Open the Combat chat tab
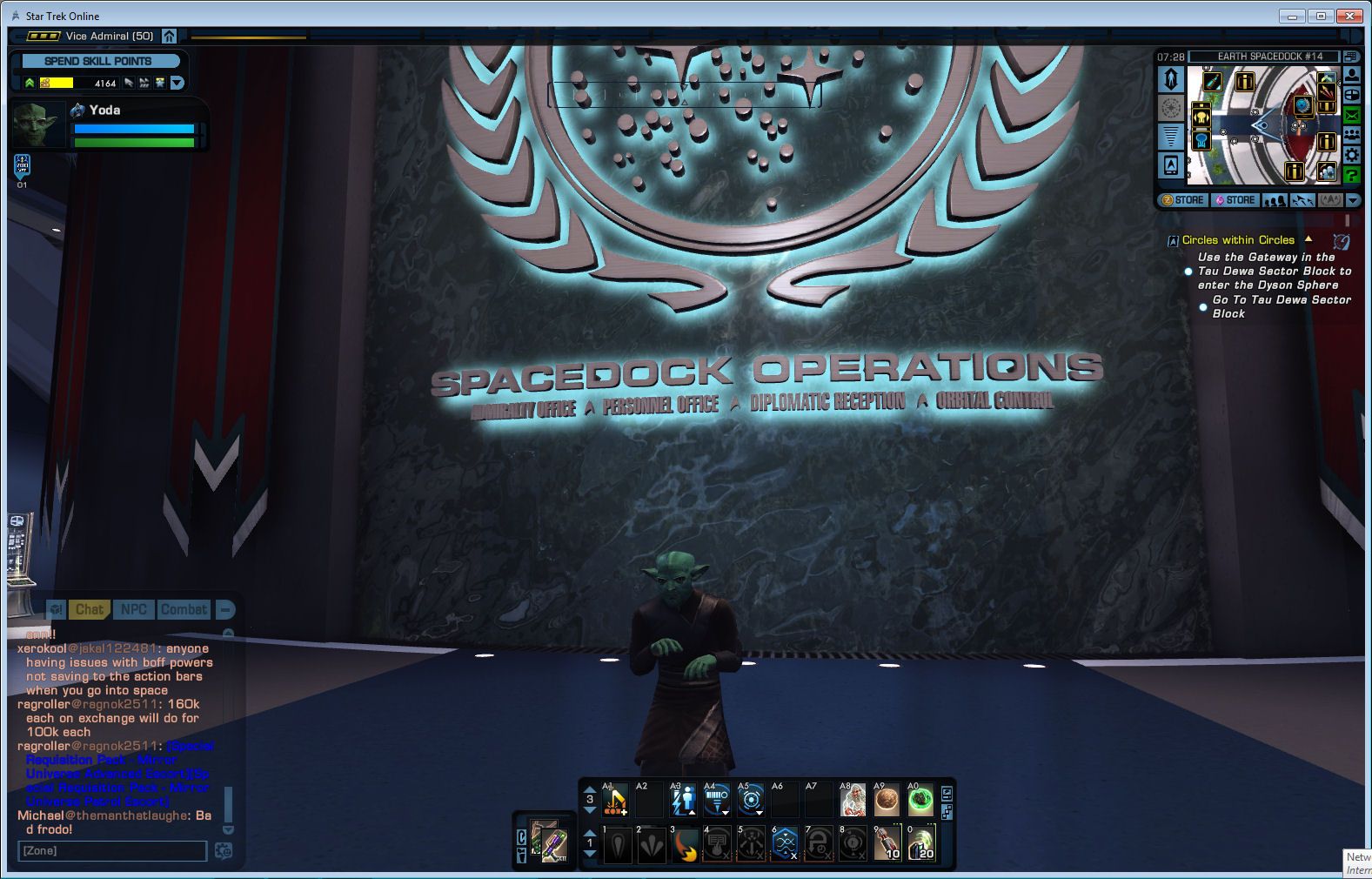Viewport: 1372px width, 879px height. coord(184,609)
